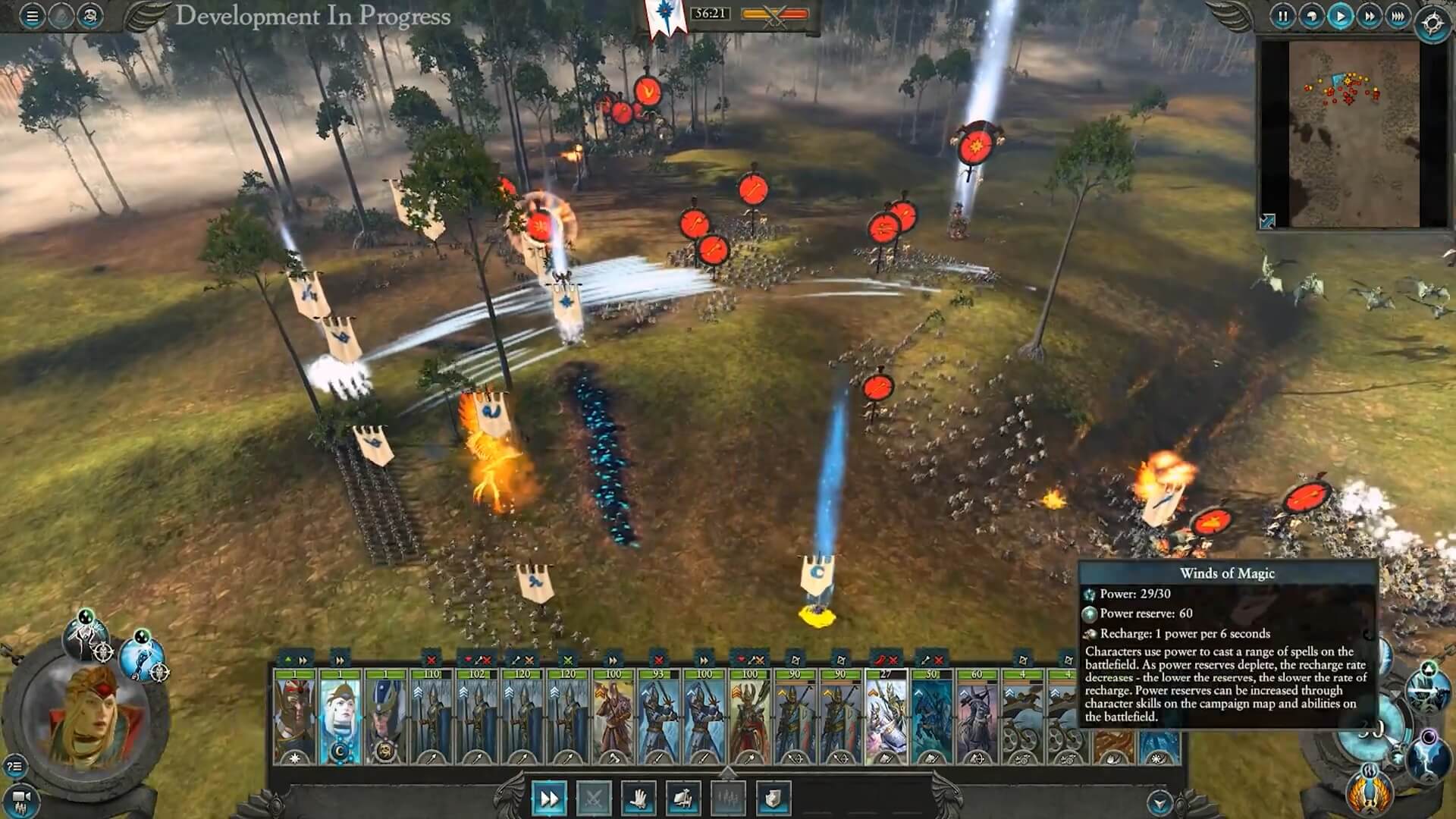This screenshot has width=1456, height=819.
Task: Select the cavalry unit card with 50 men
Action: (x=931, y=717)
